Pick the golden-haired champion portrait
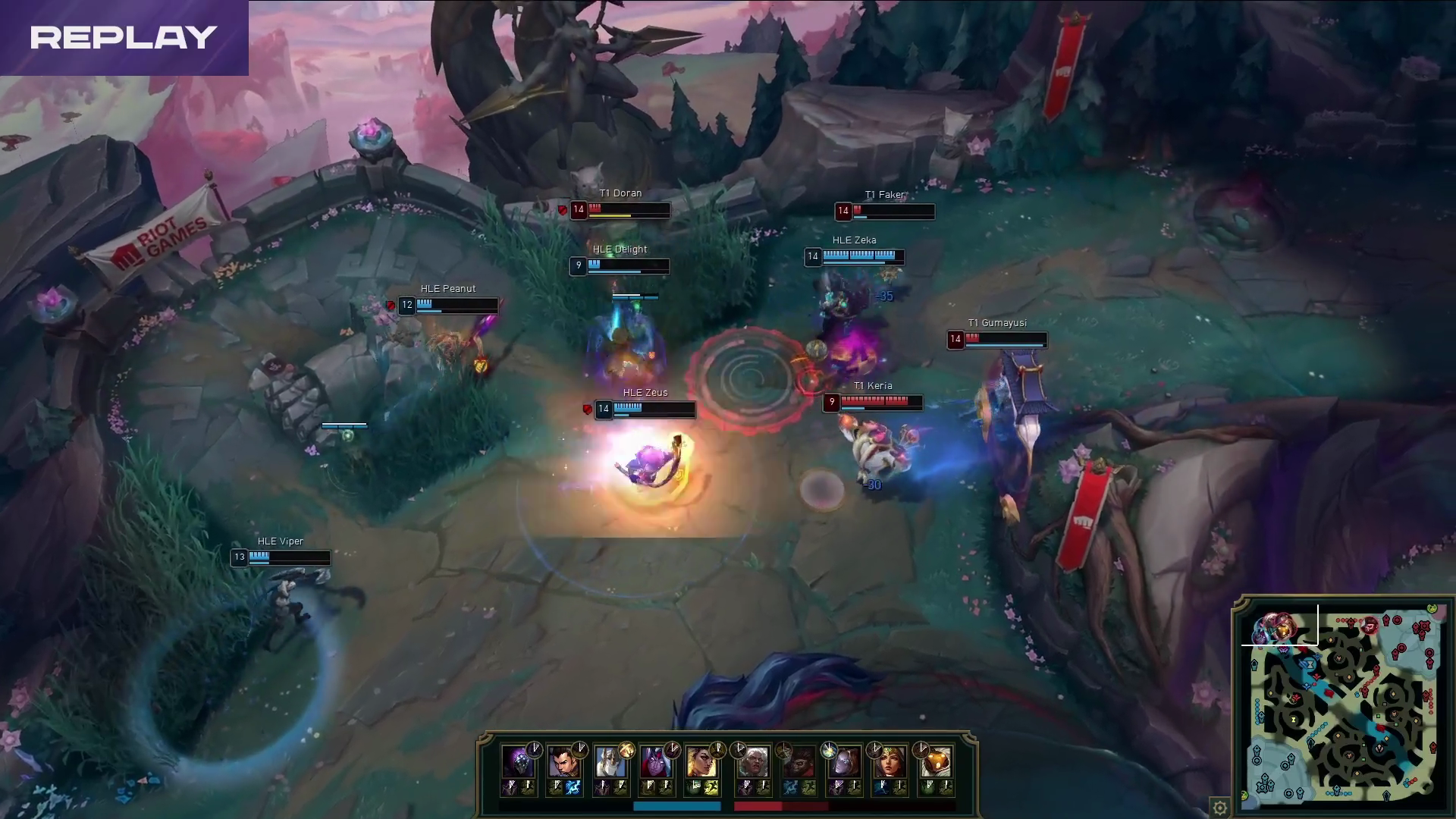1456x819 pixels. coord(700,762)
